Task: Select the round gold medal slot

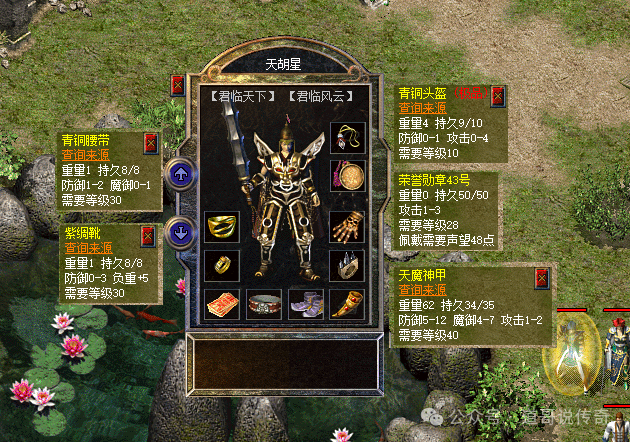Action: point(346,176)
